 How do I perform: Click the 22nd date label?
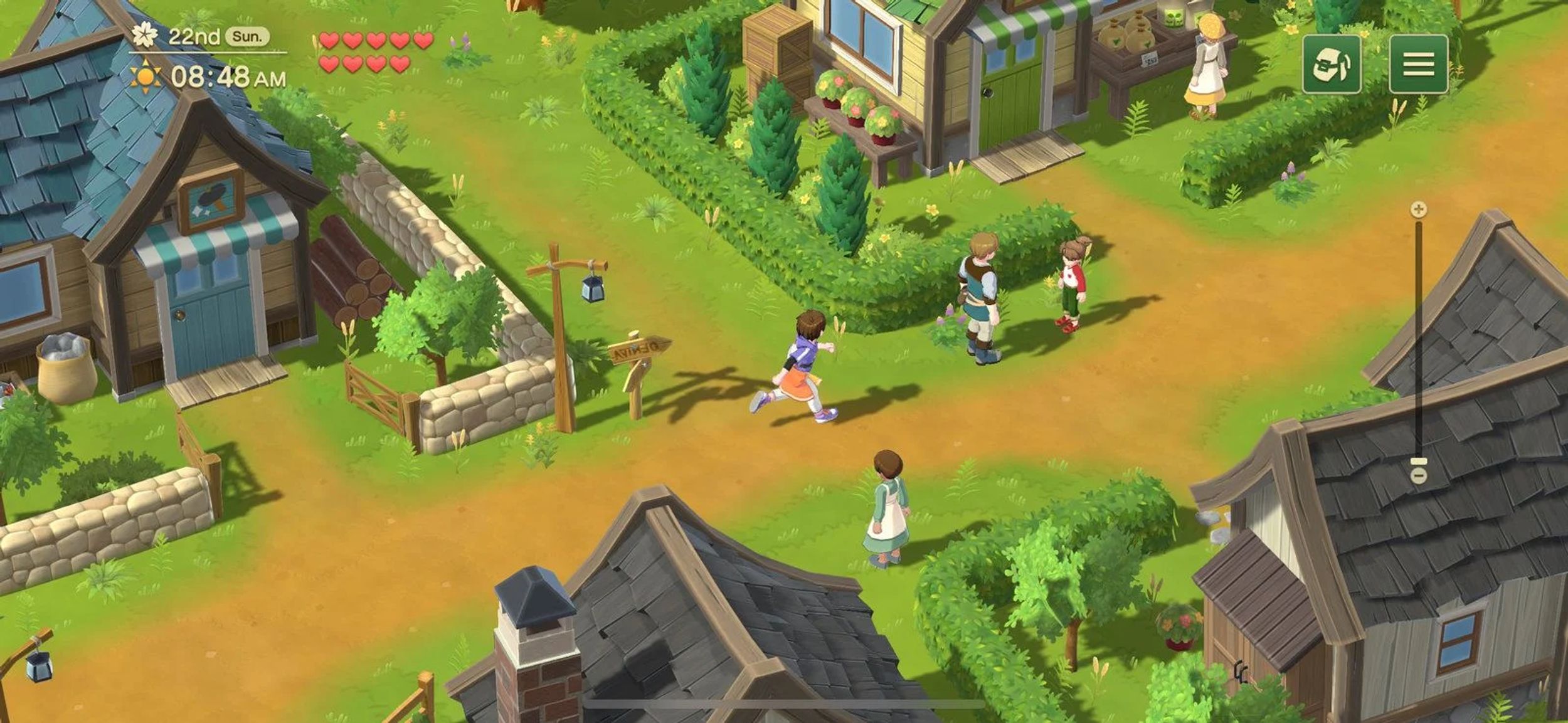point(194,36)
